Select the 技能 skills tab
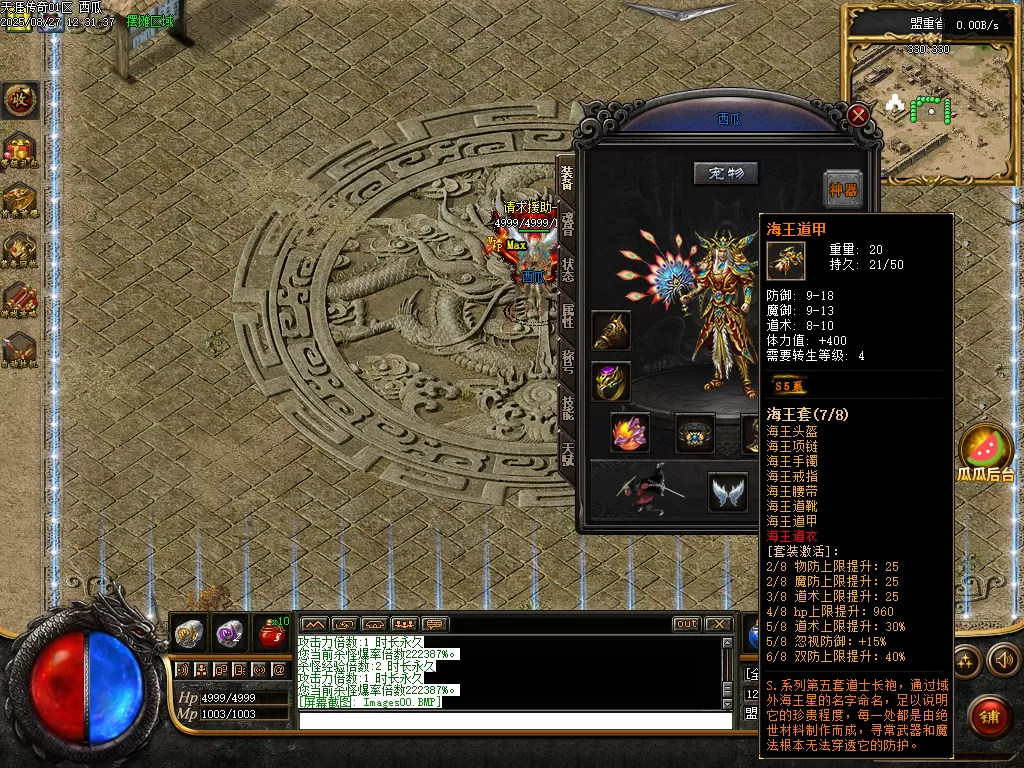This screenshot has height=768, width=1024. [567, 405]
